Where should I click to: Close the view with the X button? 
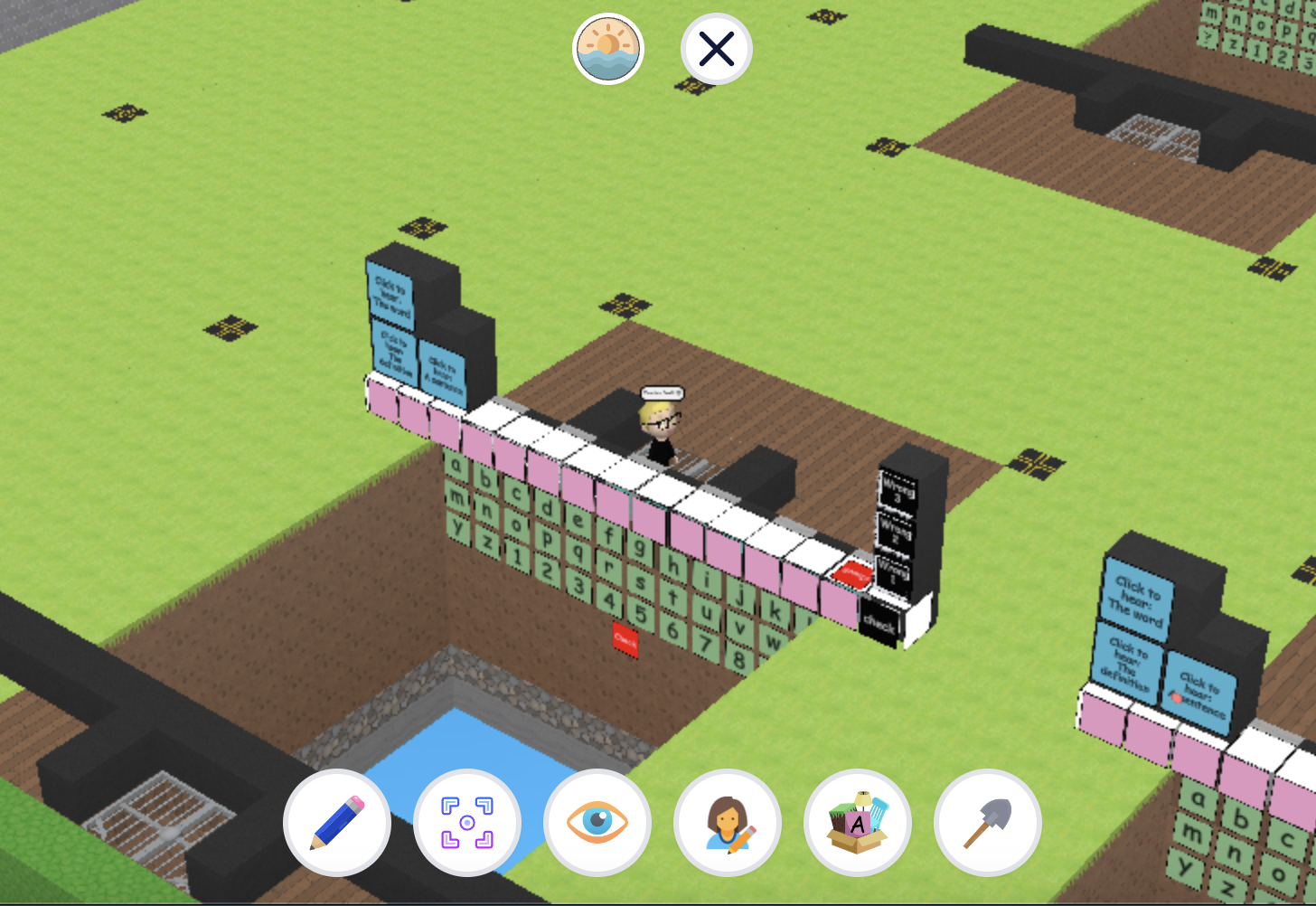tap(716, 49)
